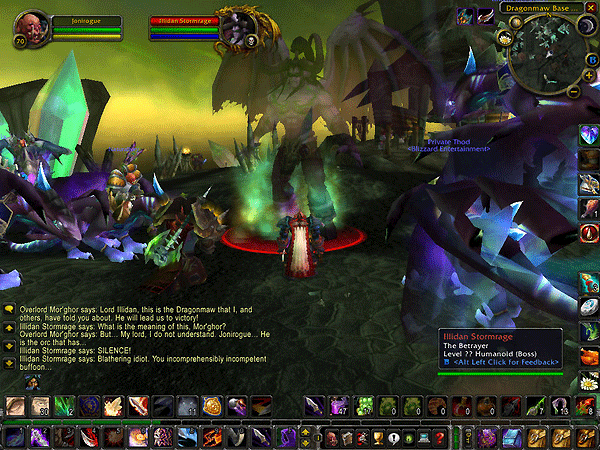This screenshot has height=450, width=600.
Task: Click the red circle ability on the side bar
Action: coord(589,233)
